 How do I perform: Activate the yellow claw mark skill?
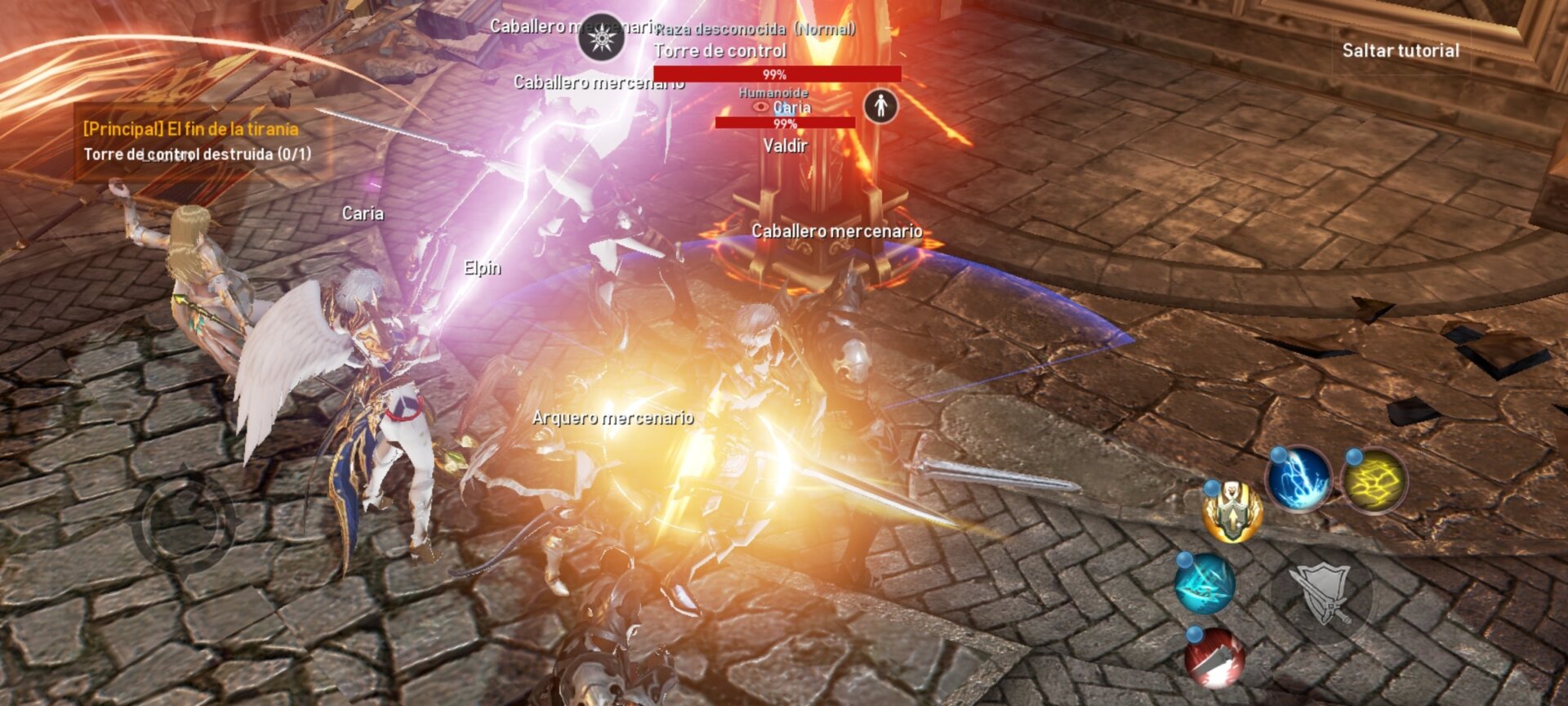(1375, 482)
